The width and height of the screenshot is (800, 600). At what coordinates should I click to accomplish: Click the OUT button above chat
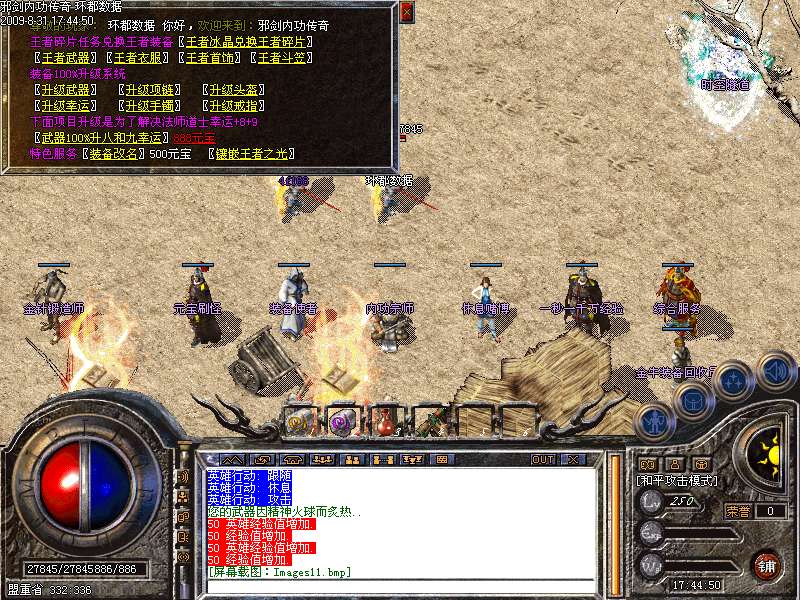[x=543, y=459]
